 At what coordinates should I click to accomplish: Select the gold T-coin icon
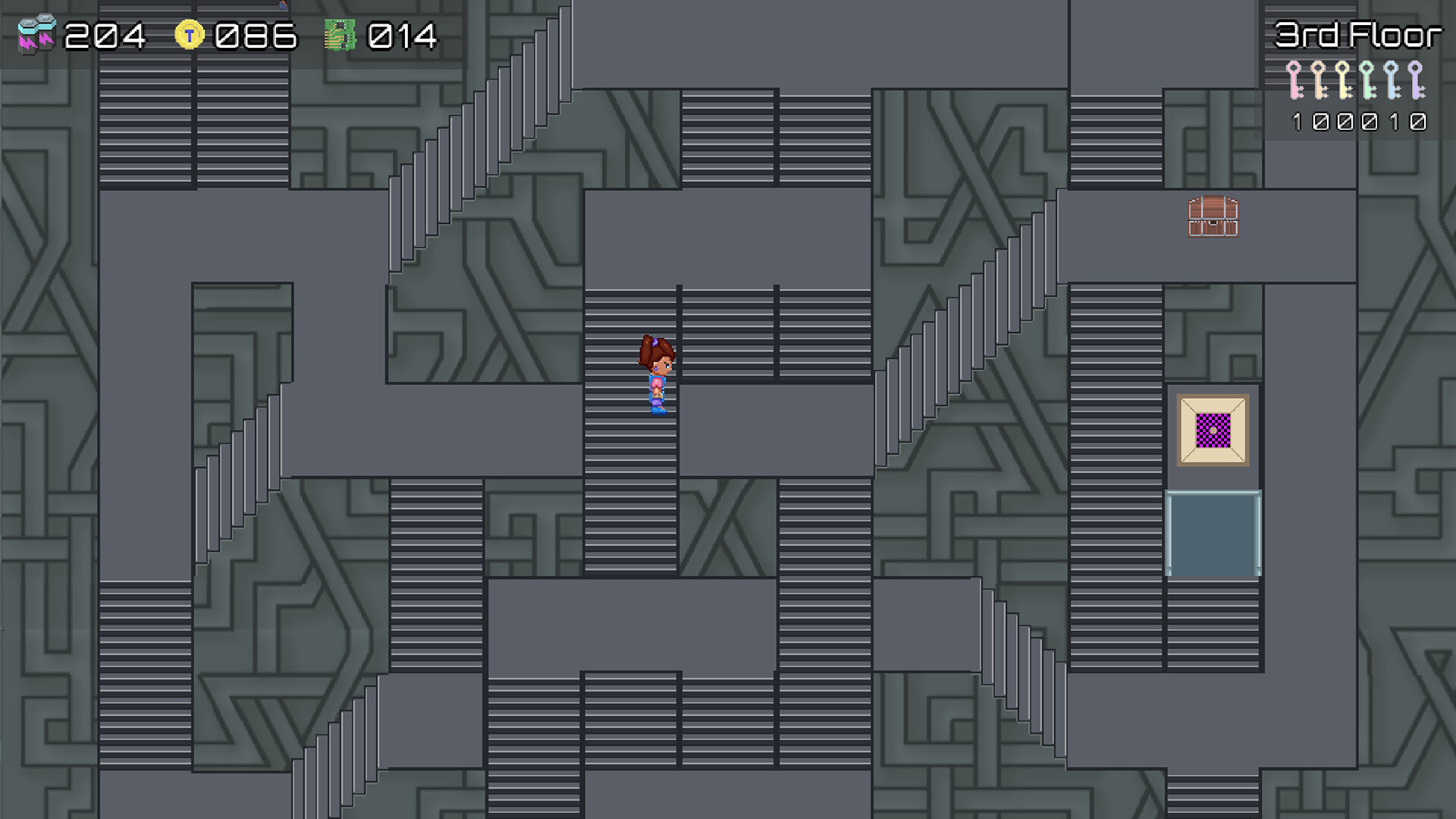click(x=191, y=34)
